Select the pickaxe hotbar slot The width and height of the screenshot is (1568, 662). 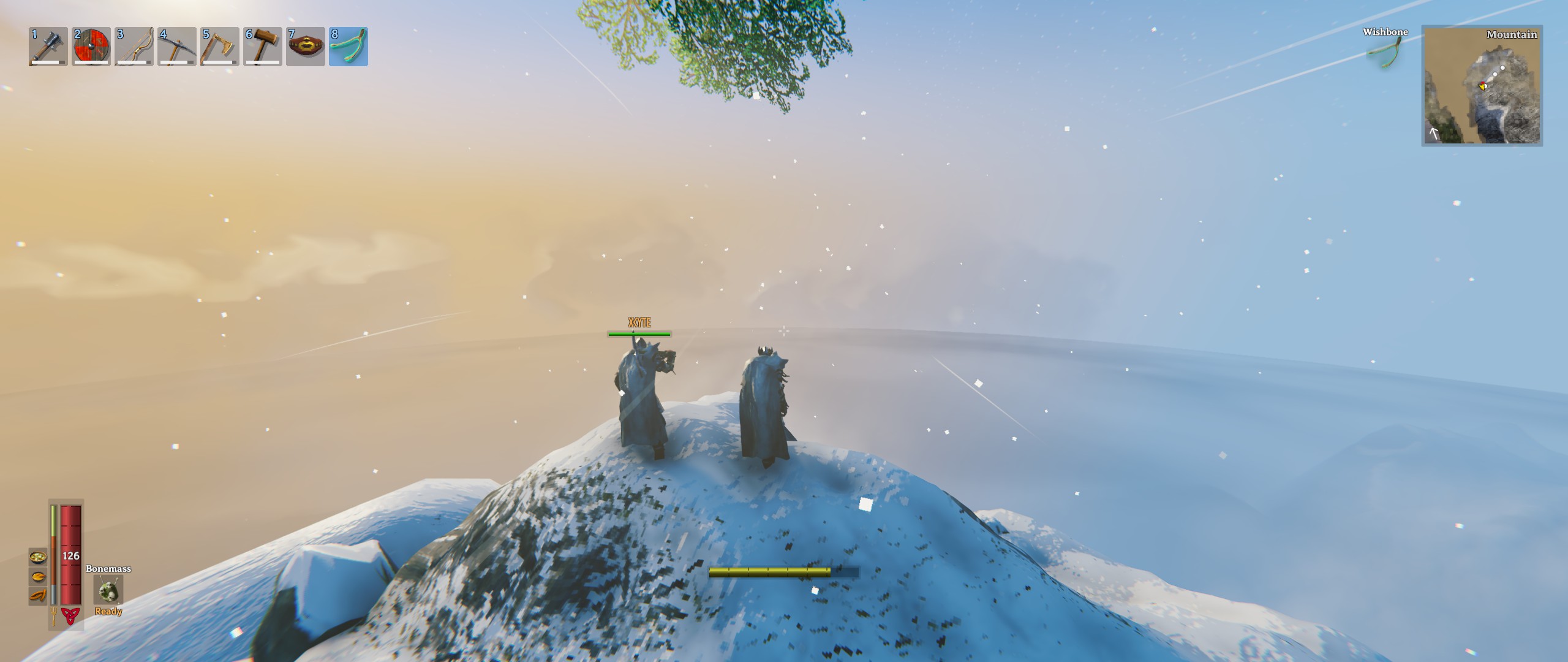click(x=177, y=47)
